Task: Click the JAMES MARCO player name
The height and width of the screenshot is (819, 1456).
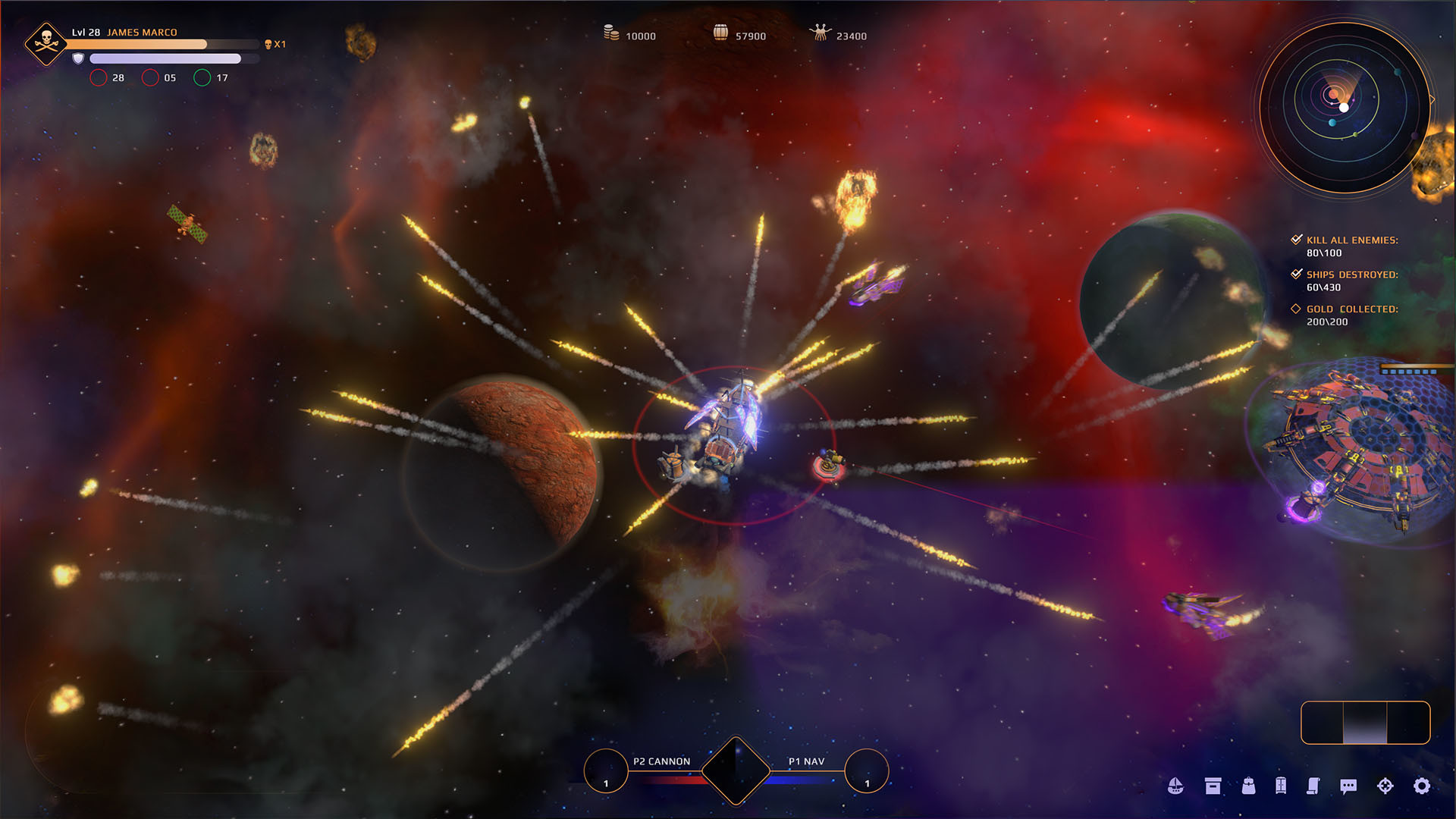Action: coord(141,33)
